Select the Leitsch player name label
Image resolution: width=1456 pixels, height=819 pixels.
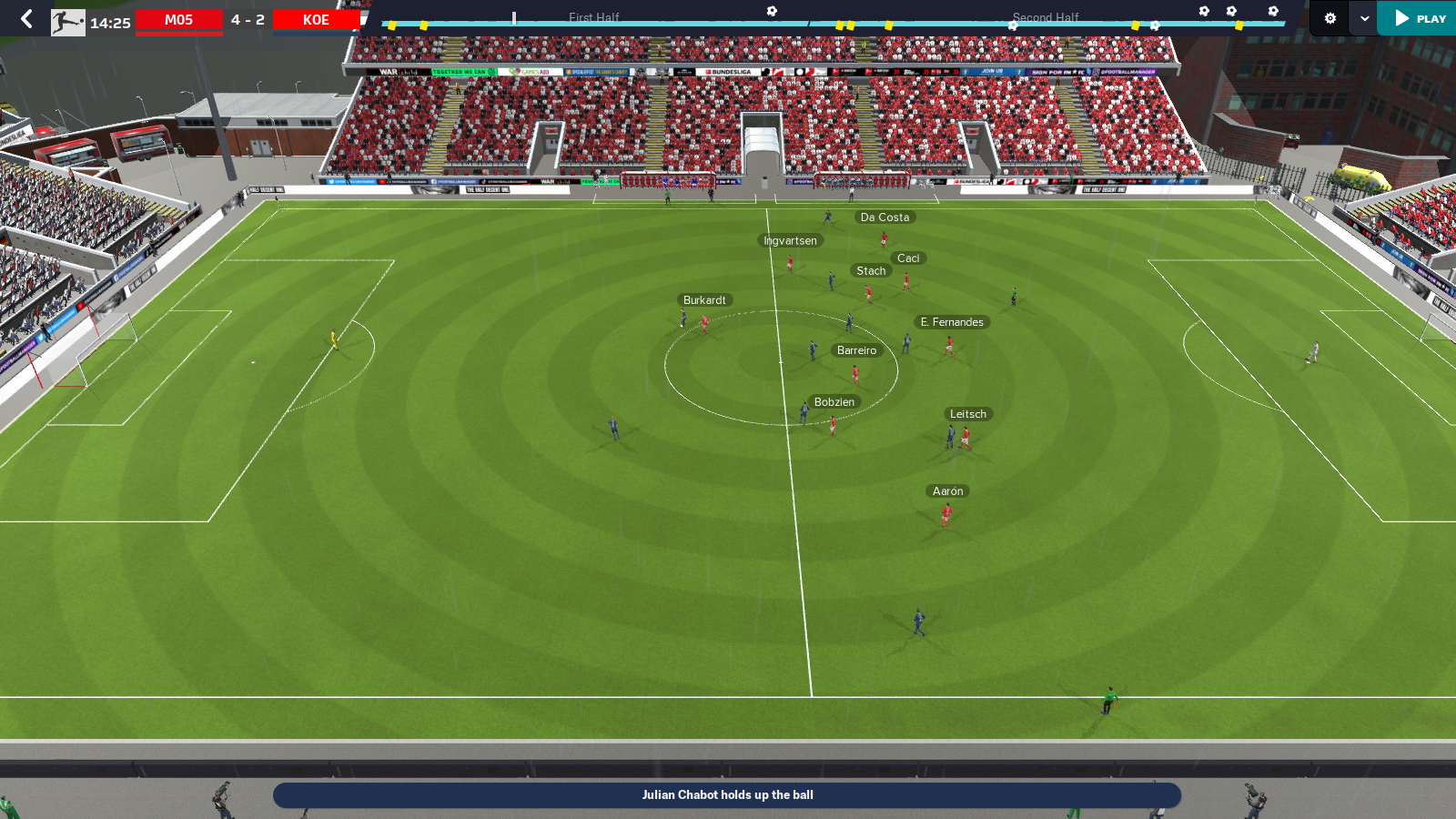967,414
